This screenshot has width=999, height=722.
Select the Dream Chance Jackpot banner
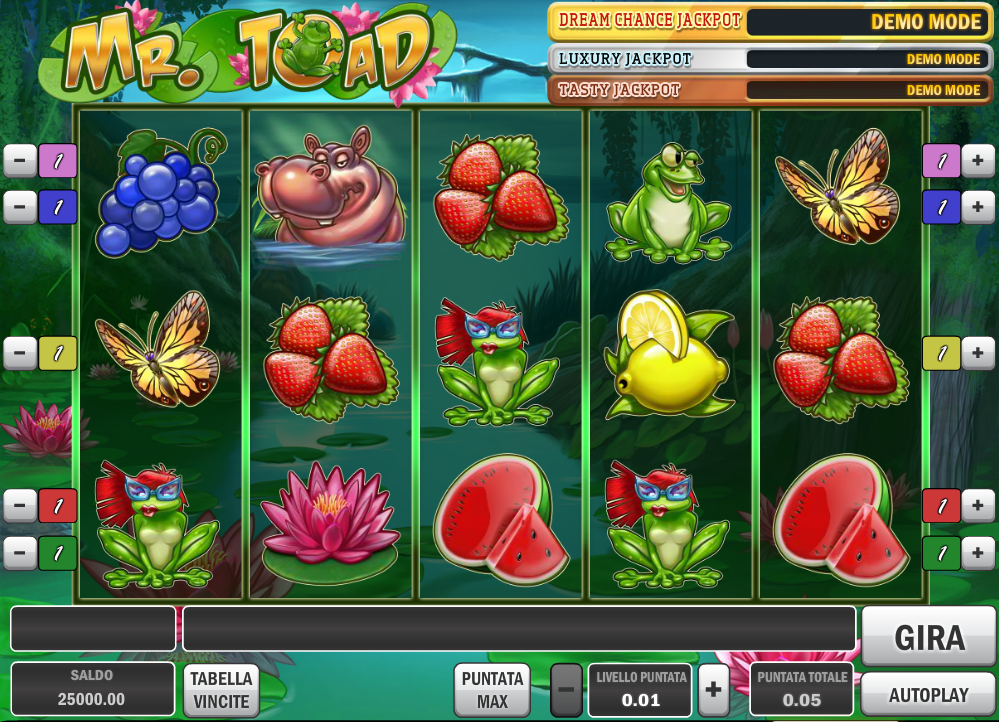tap(768, 21)
